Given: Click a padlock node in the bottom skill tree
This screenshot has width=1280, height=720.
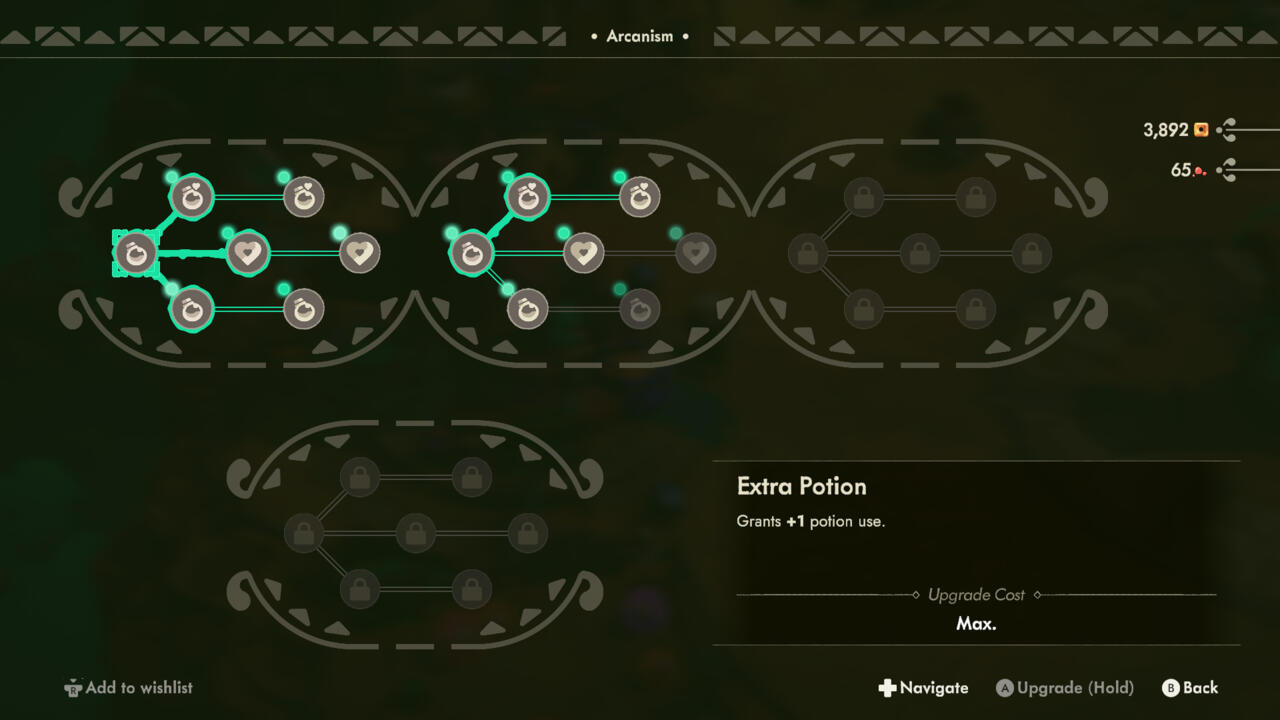Looking at the screenshot, I should coord(358,477).
